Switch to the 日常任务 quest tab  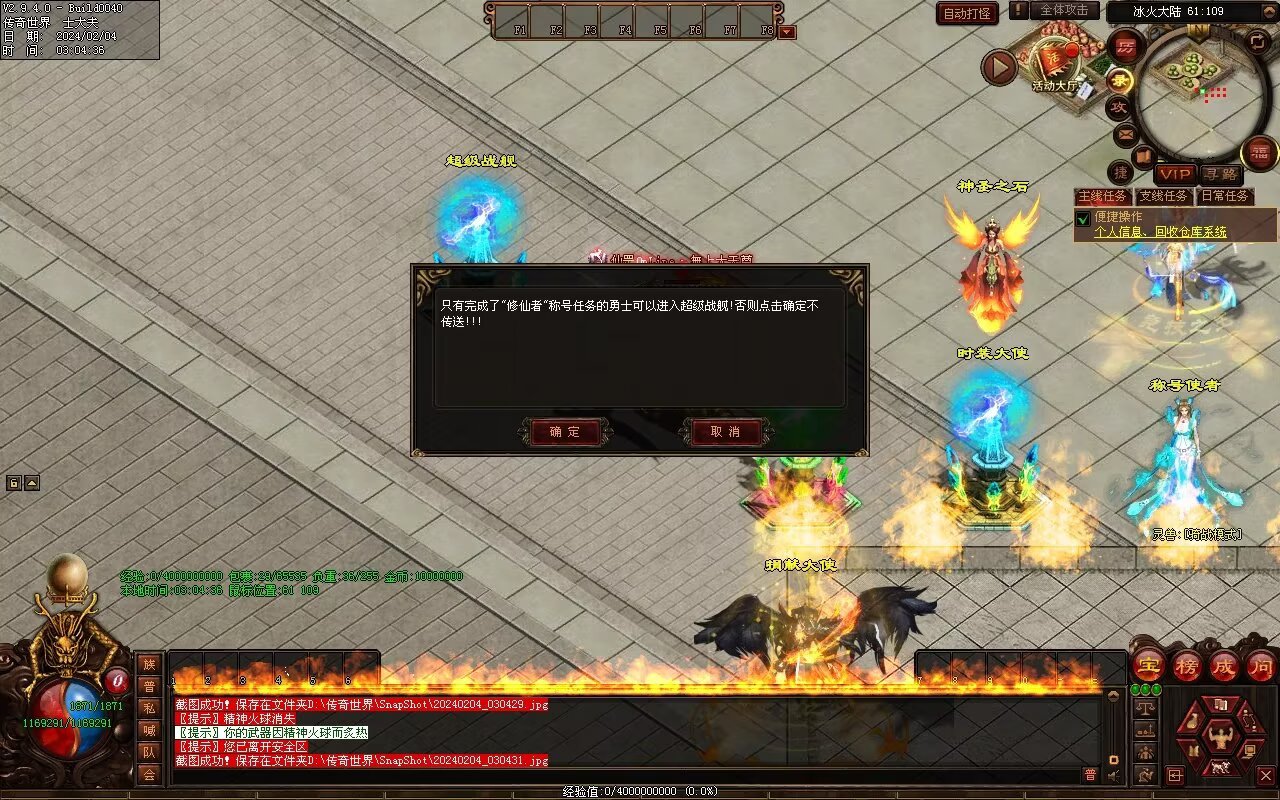[1225, 196]
